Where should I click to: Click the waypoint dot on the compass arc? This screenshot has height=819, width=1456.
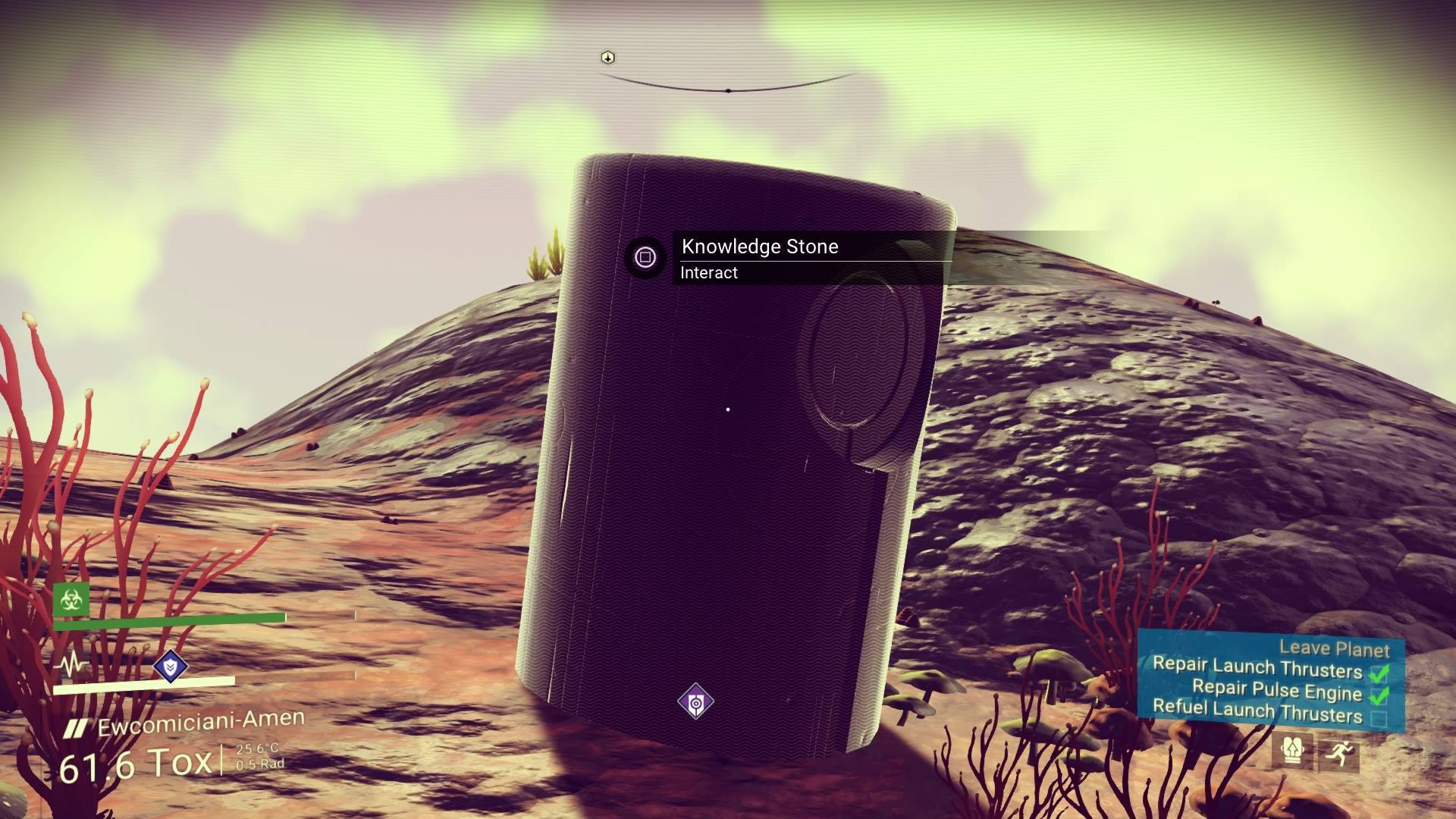730,89
